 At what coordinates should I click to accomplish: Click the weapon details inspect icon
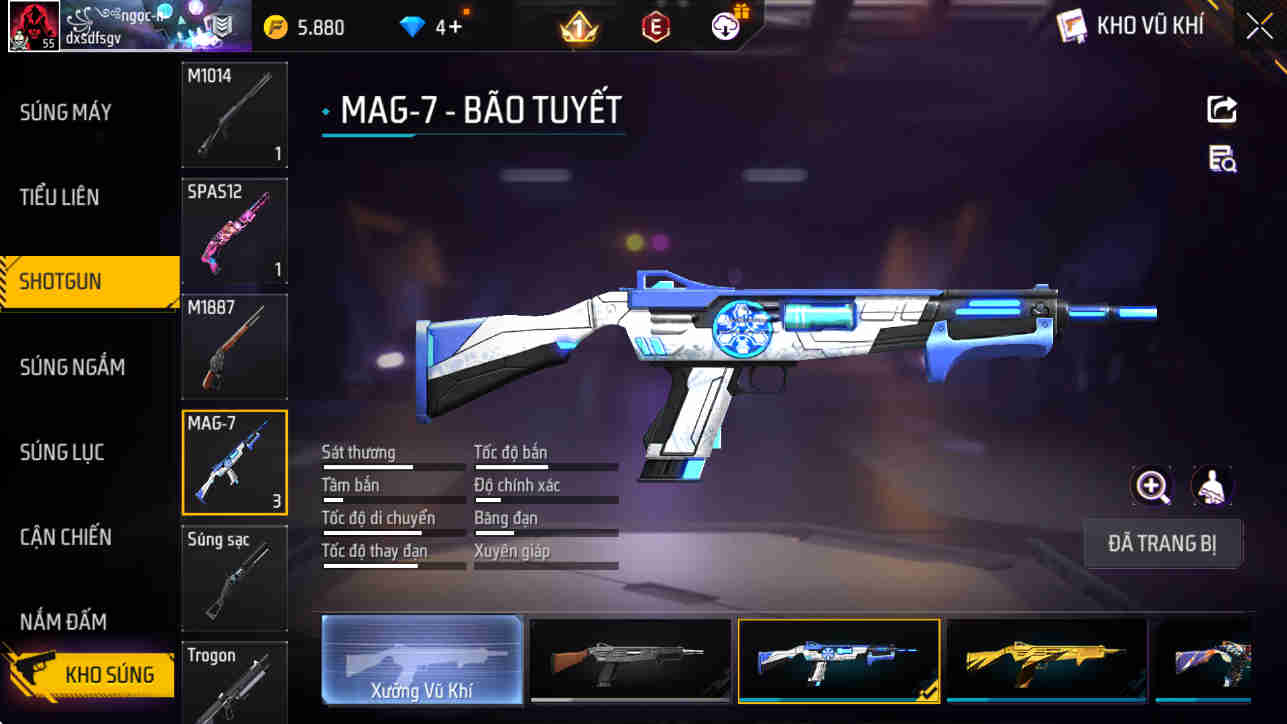(x=1221, y=160)
